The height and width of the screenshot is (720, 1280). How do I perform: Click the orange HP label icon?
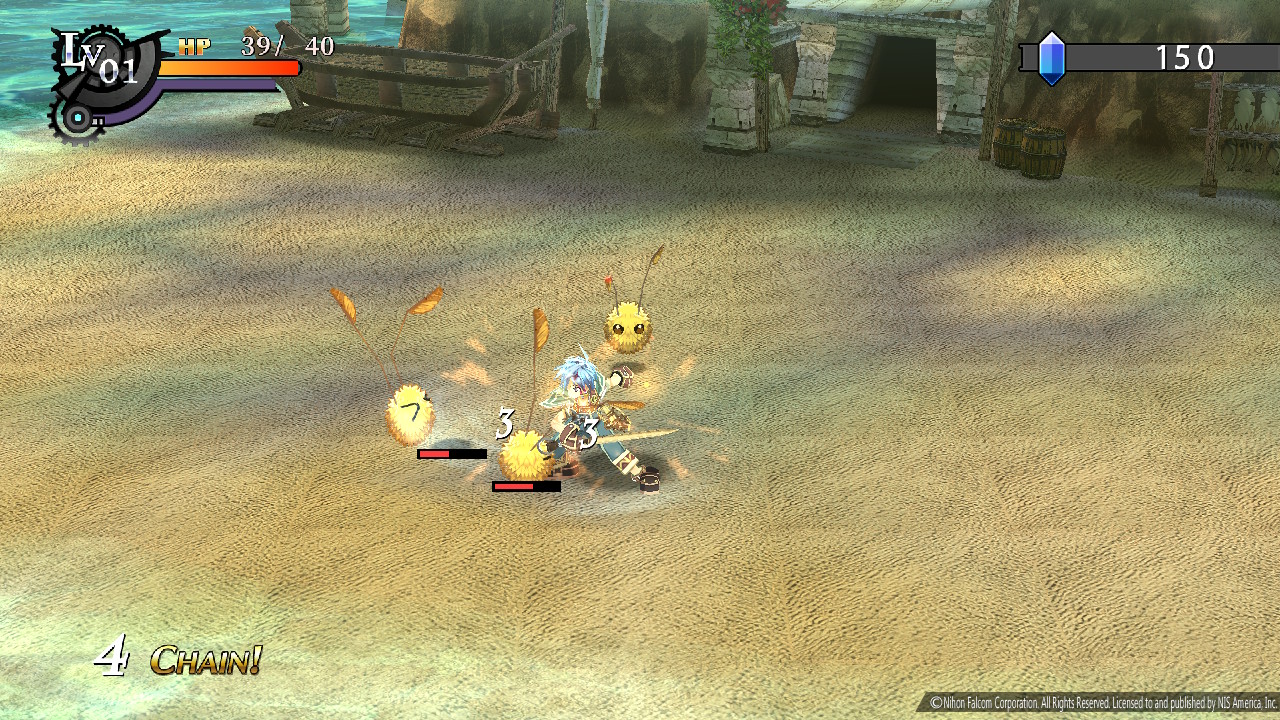tap(193, 45)
